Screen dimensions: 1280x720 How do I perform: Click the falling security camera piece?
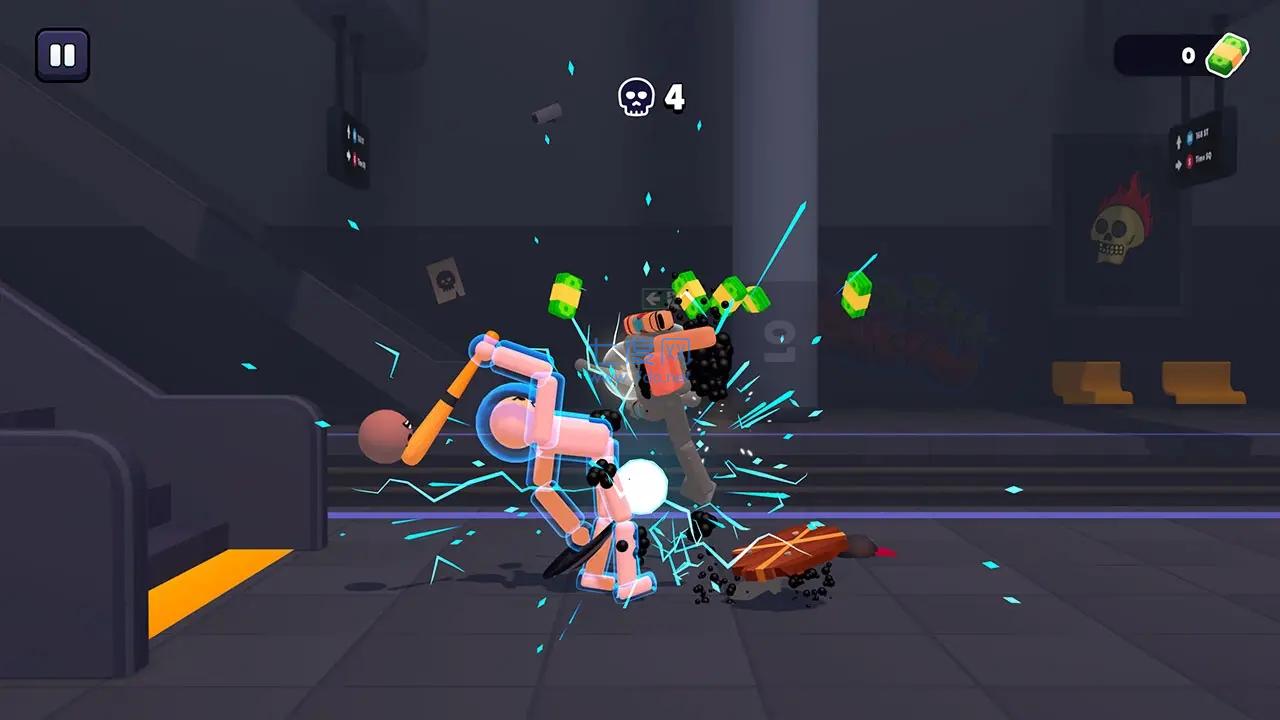click(x=545, y=113)
